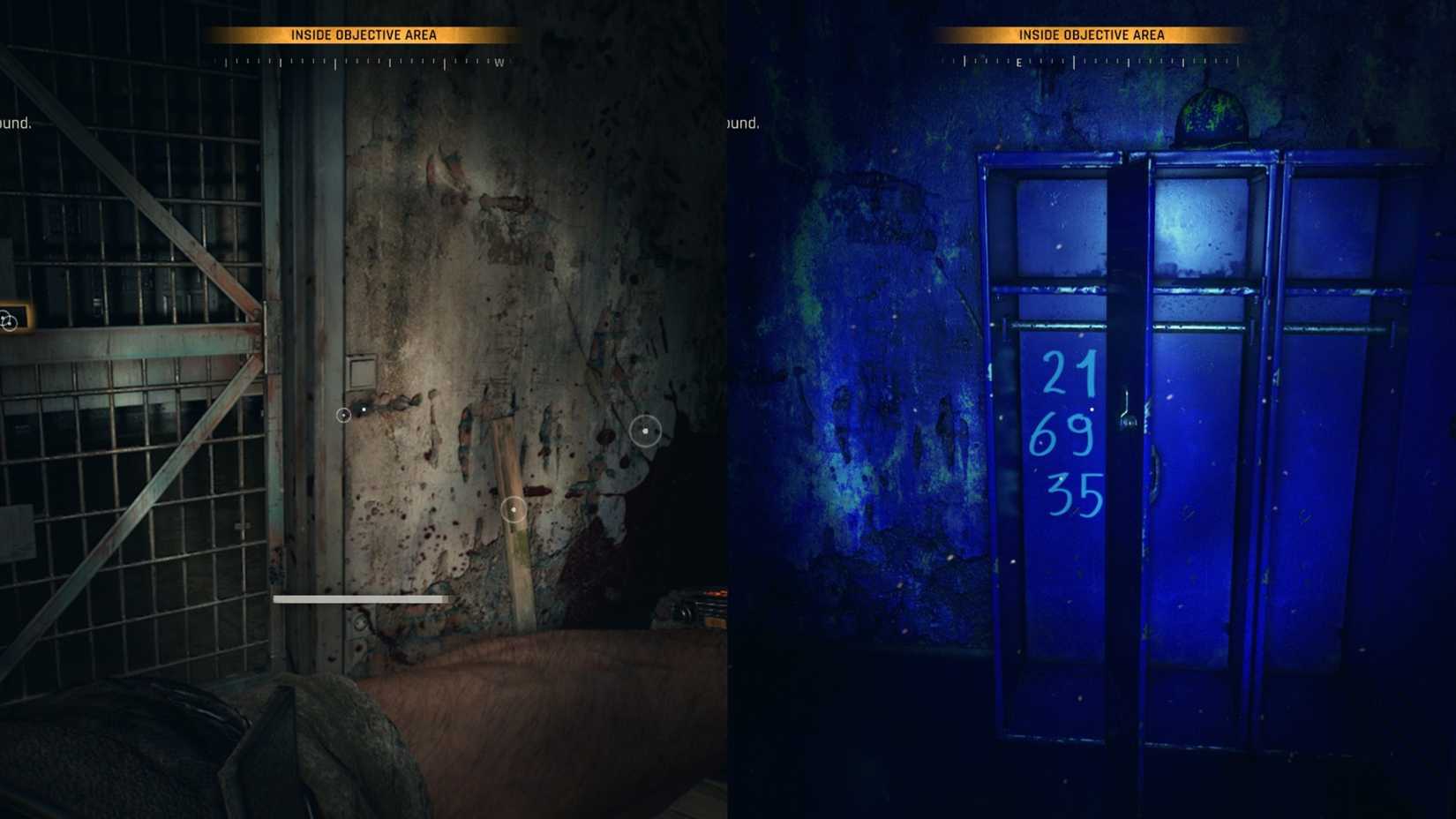Click the center tick of the left compass strip
This screenshot has width=1456, height=819.
point(364,63)
